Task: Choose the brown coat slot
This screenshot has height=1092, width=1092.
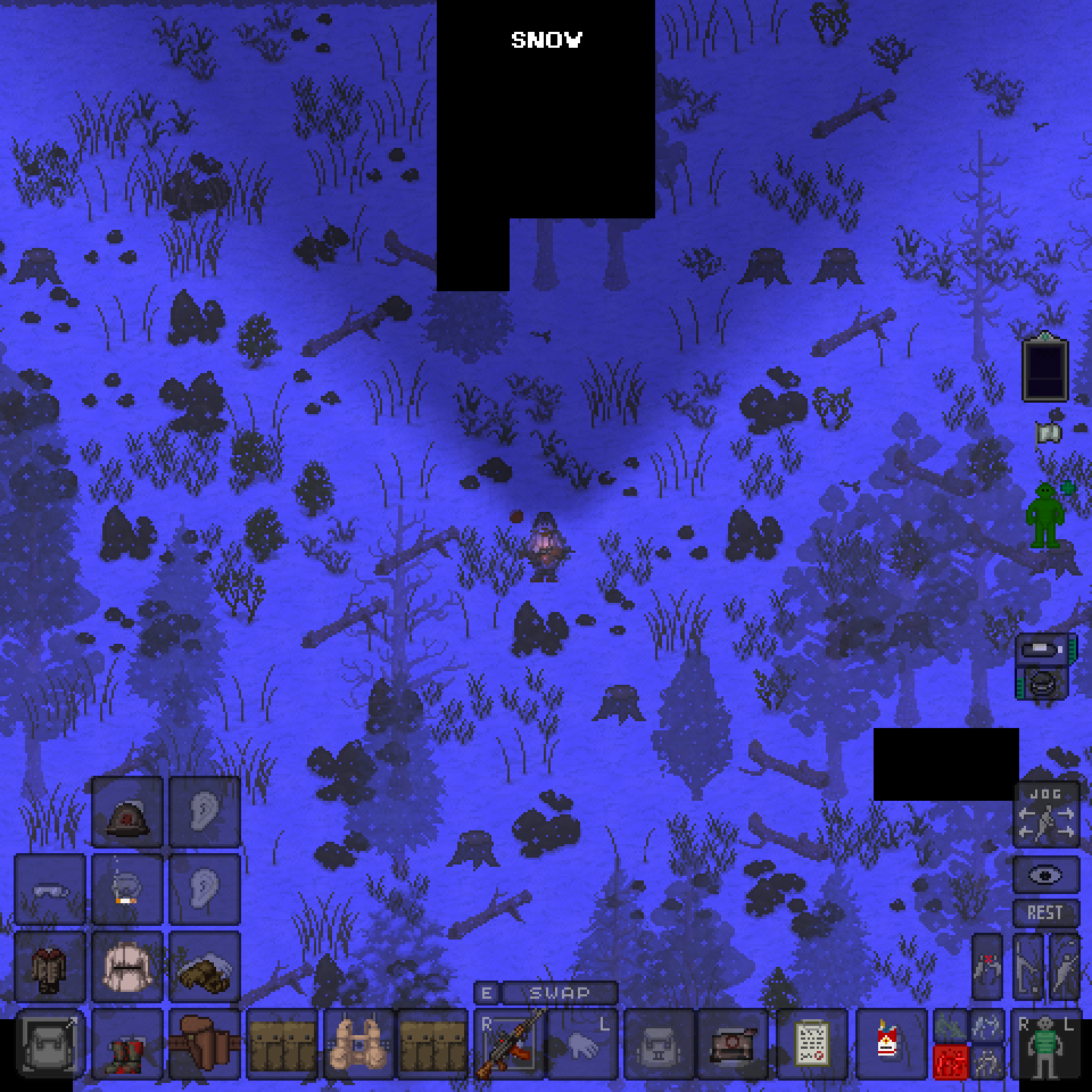Action: 50,968
